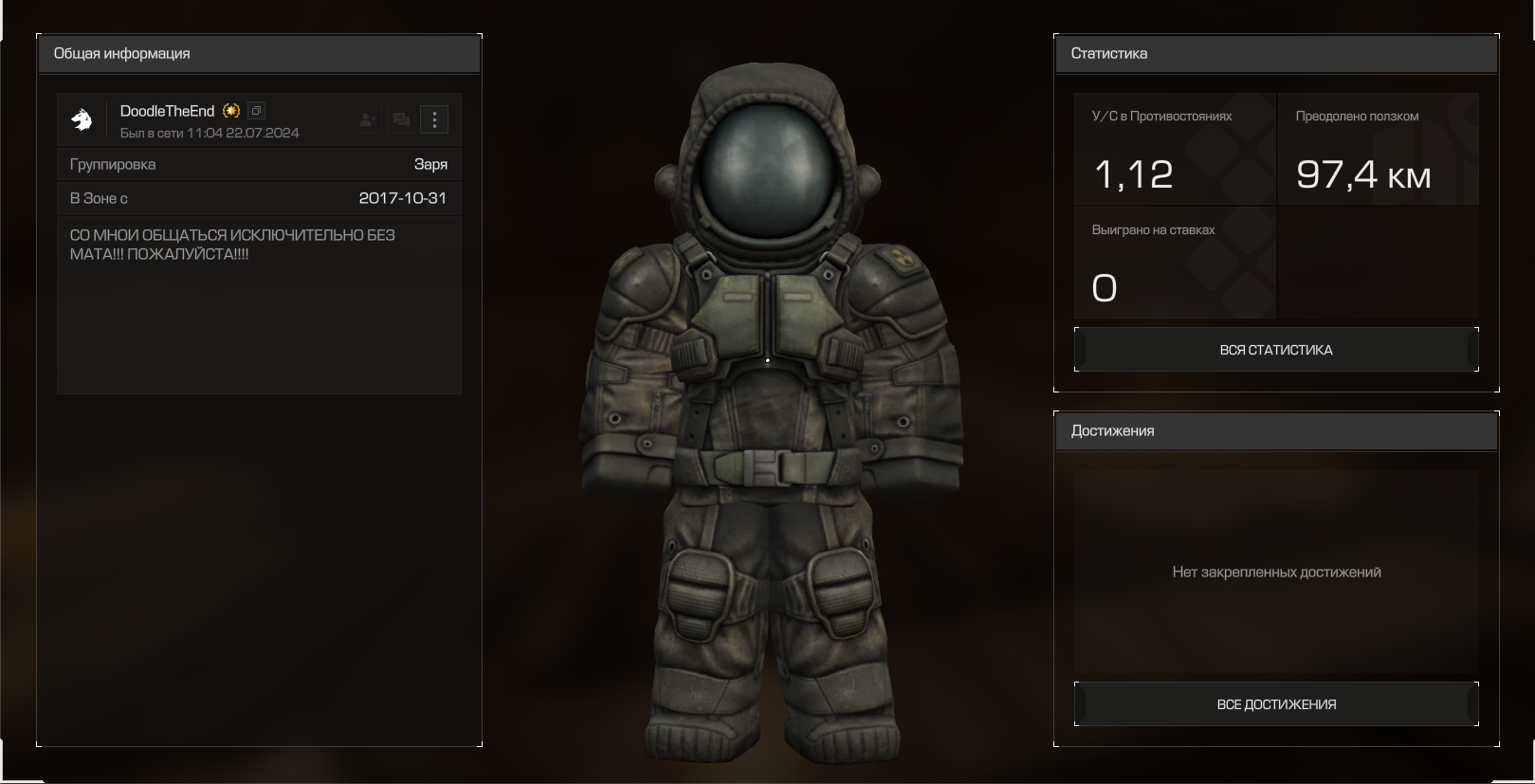This screenshot has width=1535, height=784.
Task: Click the gold badge beside the player name
Action: (231, 111)
